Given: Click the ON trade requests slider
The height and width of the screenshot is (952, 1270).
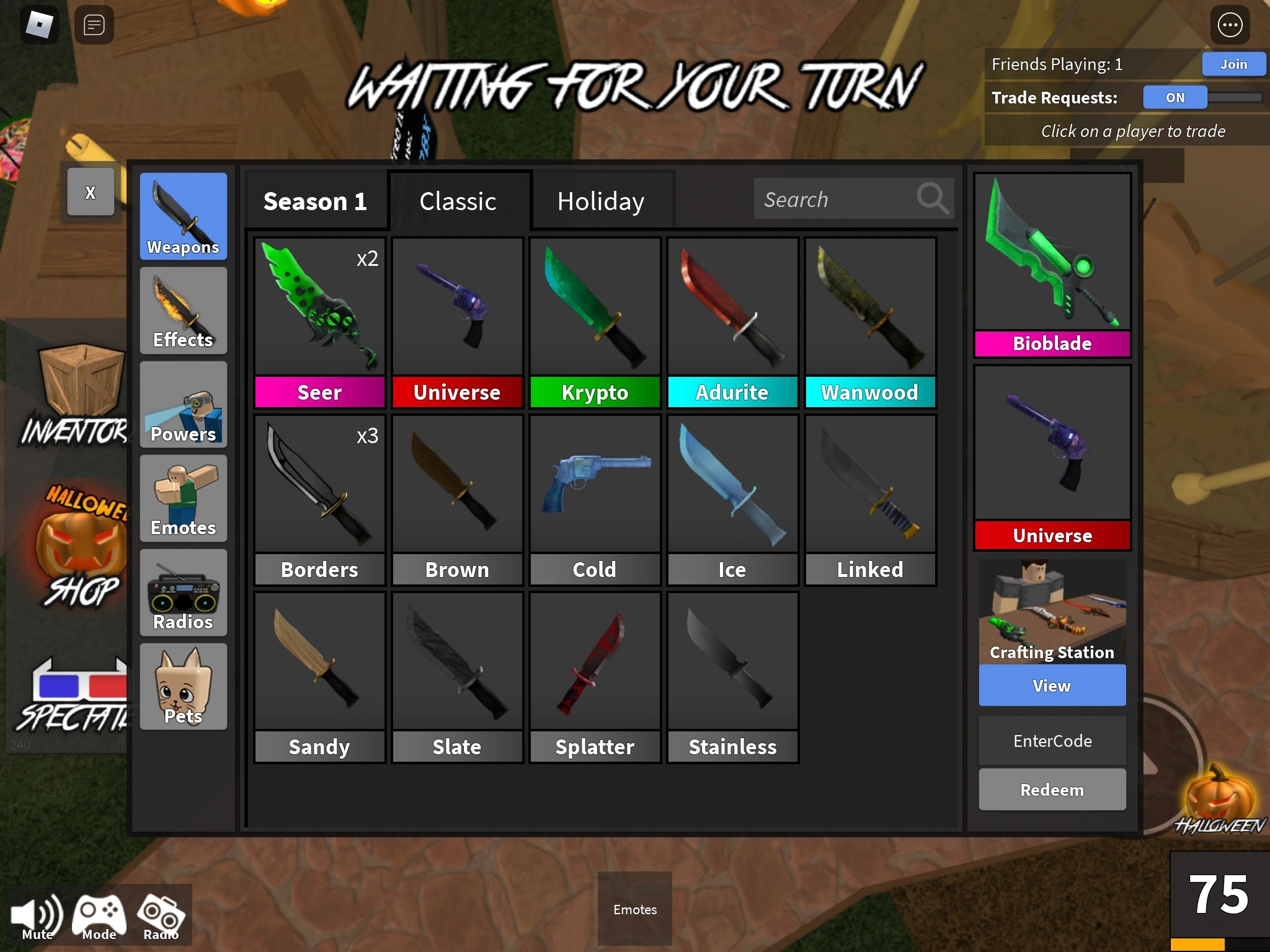Looking at the screenshot, I should (1174, 97).
